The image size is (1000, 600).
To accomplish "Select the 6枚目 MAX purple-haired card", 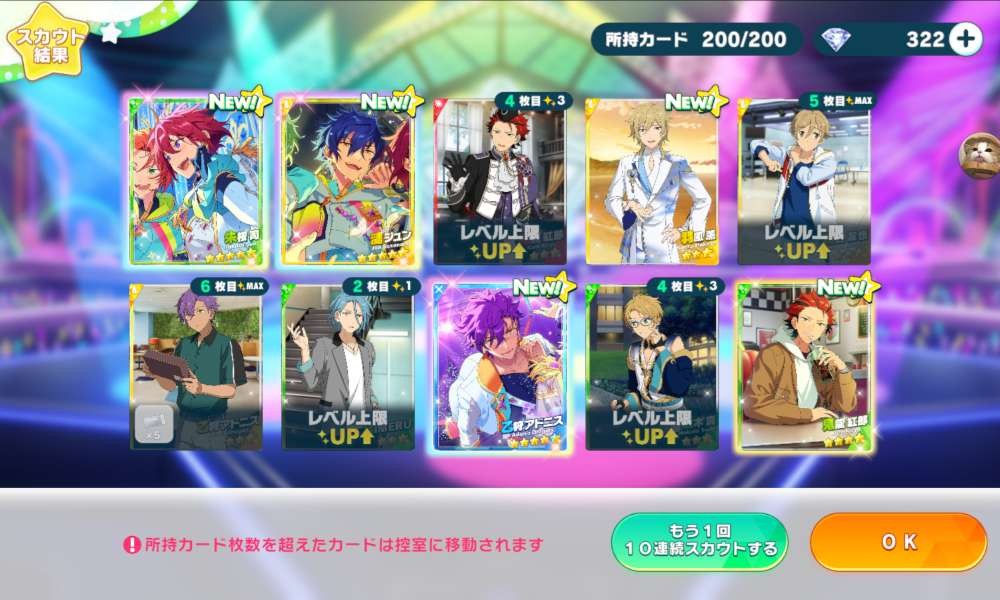I will 196,367.
